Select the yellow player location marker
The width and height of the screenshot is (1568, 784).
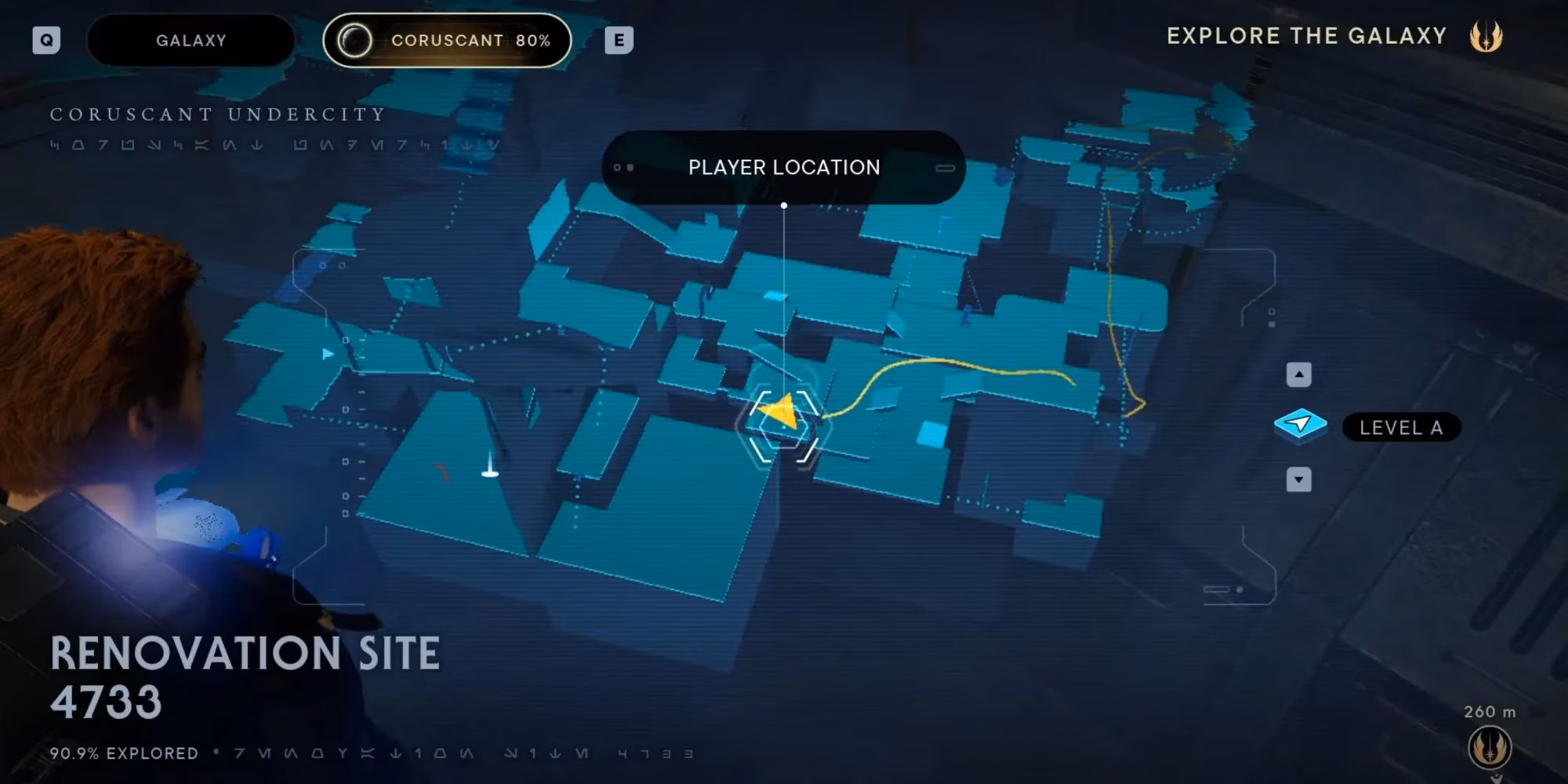(x=782, y=412)
